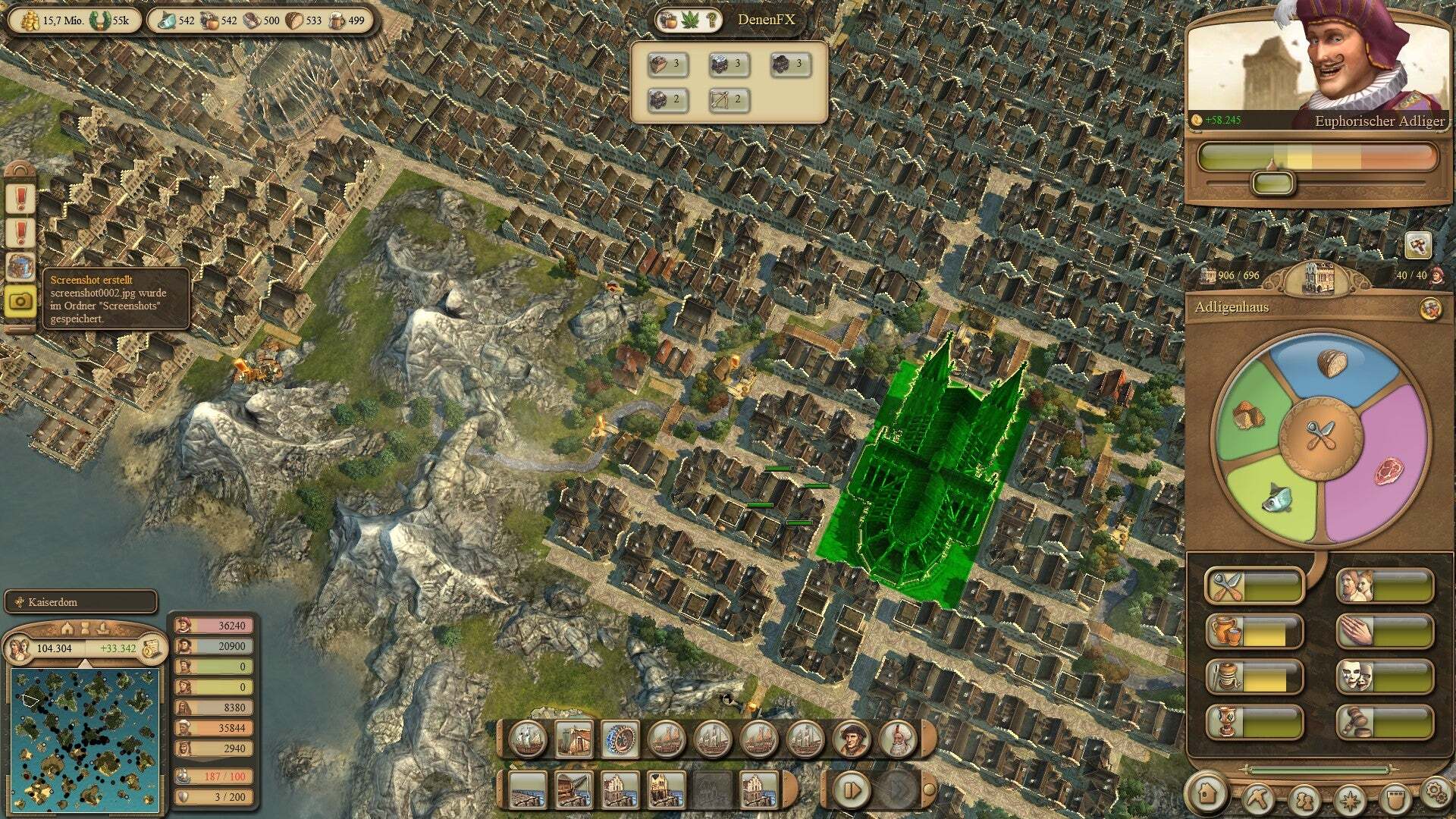Image resolution: width=1456 pixels, height=819 pixels.
Task: Select the white-bearded vizier portrait in quickbar
Action: click(898, 739)
